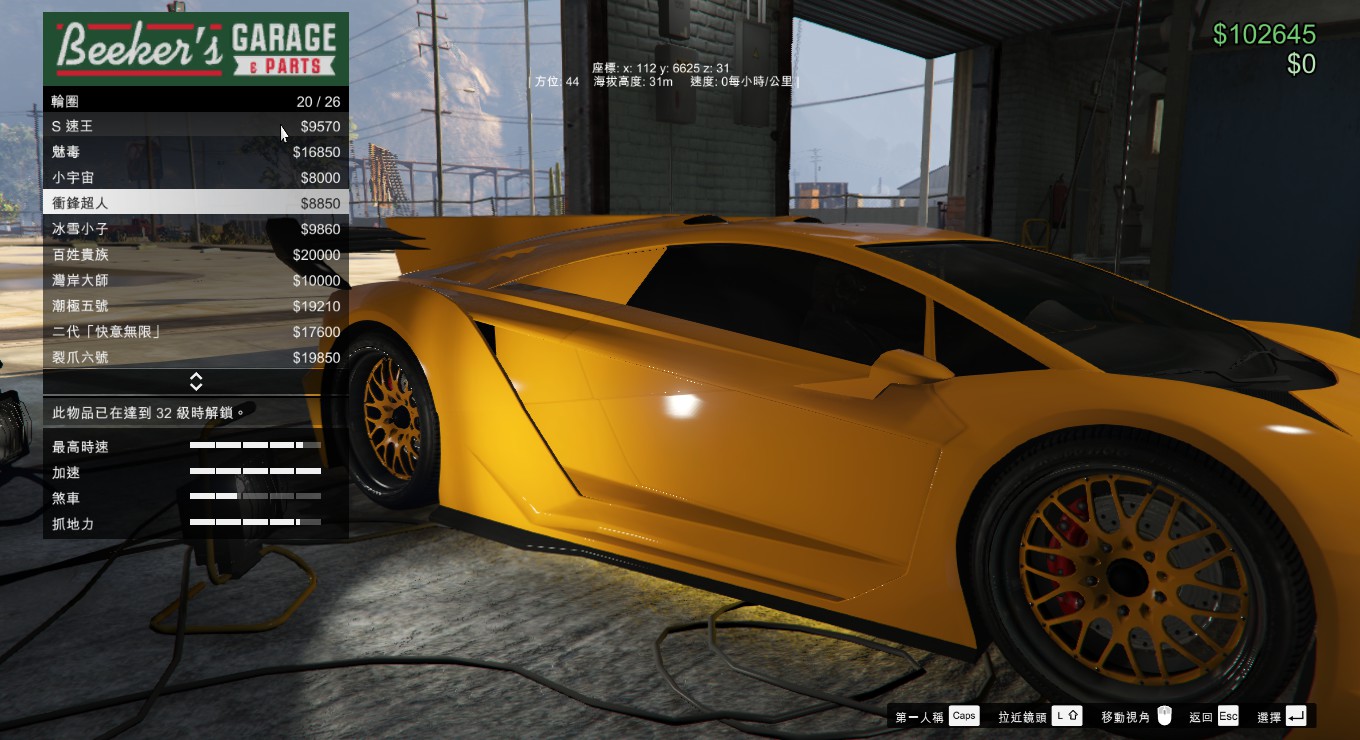Choose the 潮極五號 wheel option
Image resolution: width=1360 pixels, height=740 pixels.
pyautogui.click(x=195, y=306)
